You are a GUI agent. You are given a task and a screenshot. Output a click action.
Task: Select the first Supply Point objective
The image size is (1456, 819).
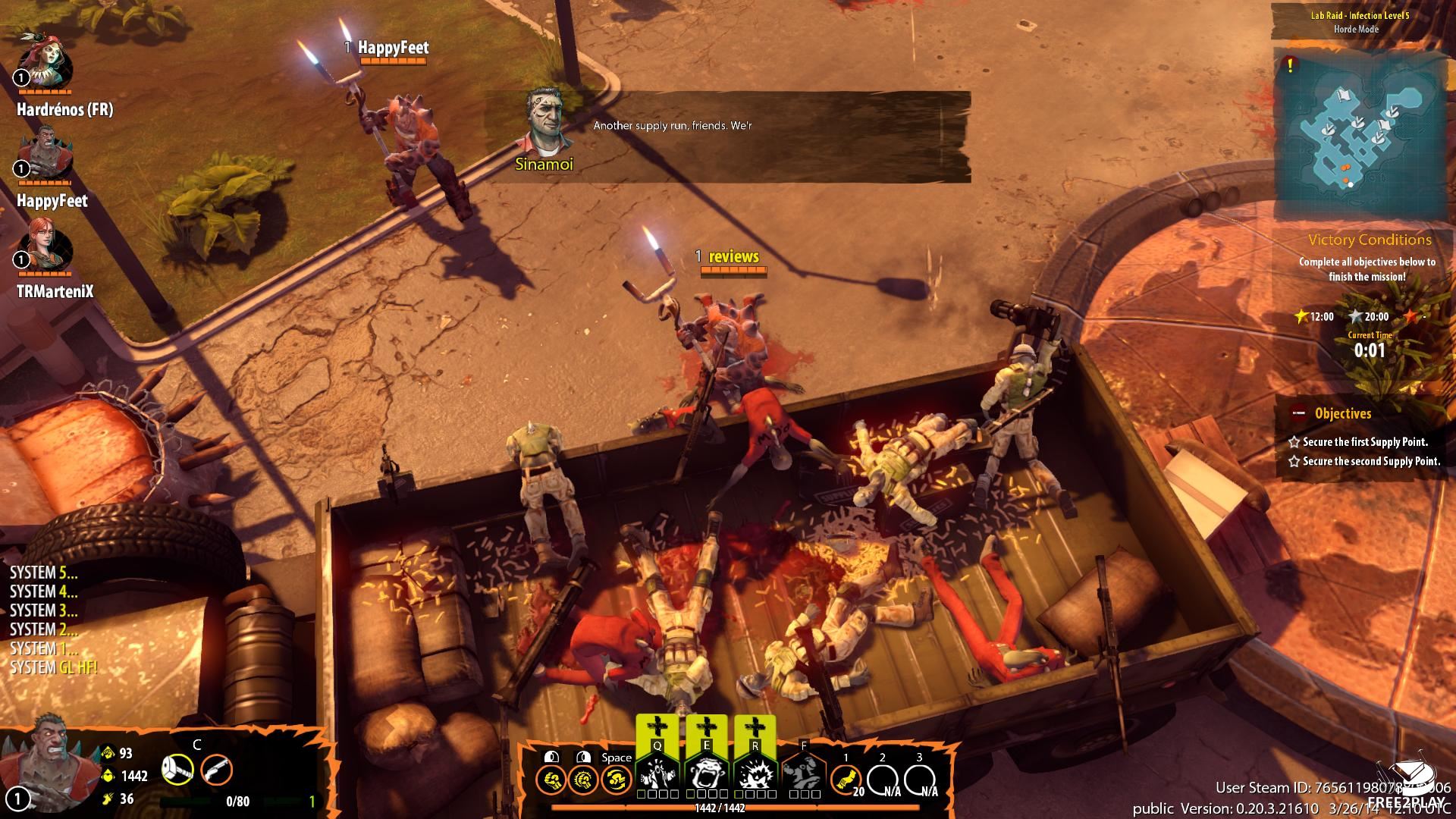1365,441
